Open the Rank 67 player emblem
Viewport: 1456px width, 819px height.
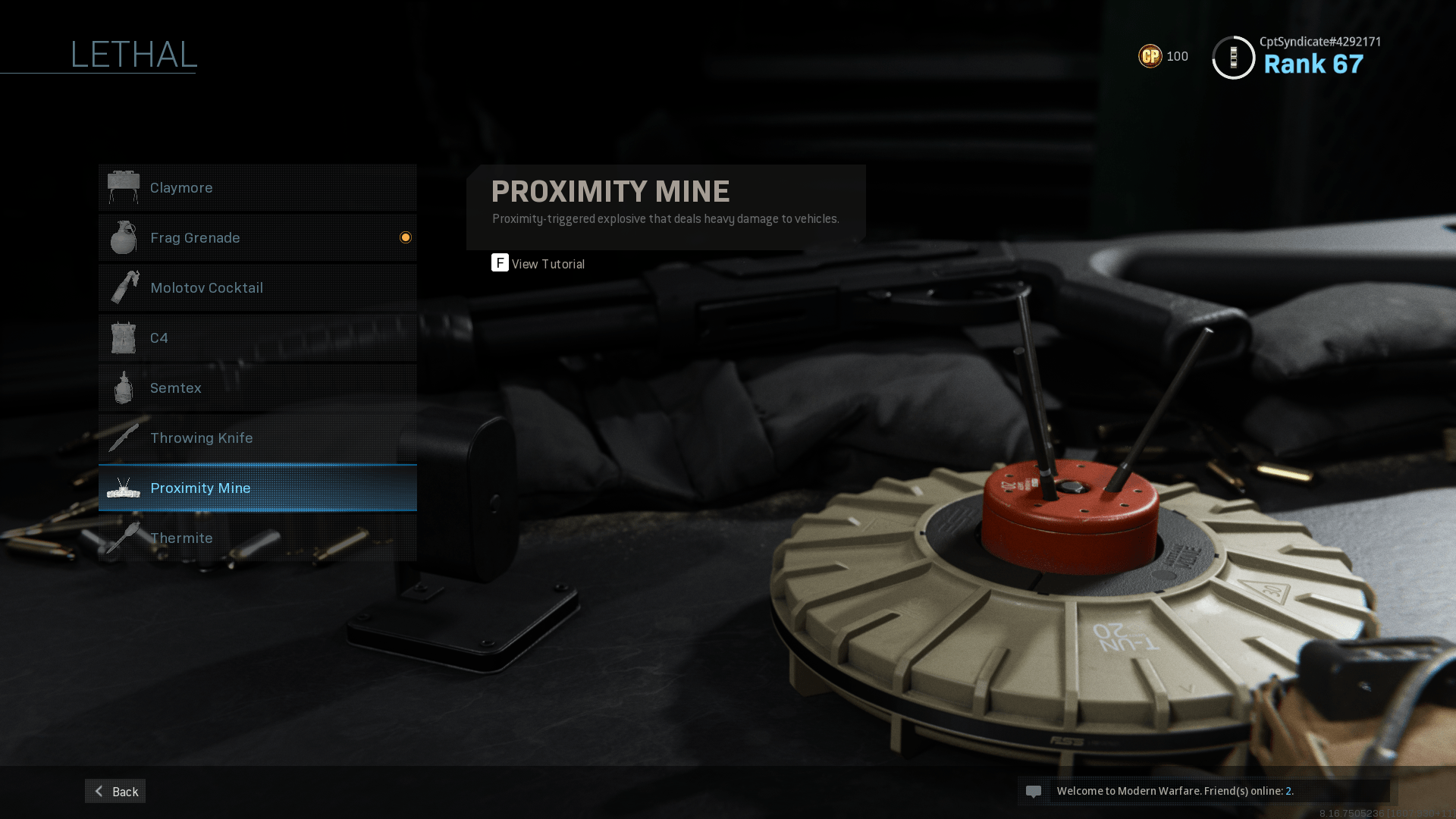click(1232, 57)
